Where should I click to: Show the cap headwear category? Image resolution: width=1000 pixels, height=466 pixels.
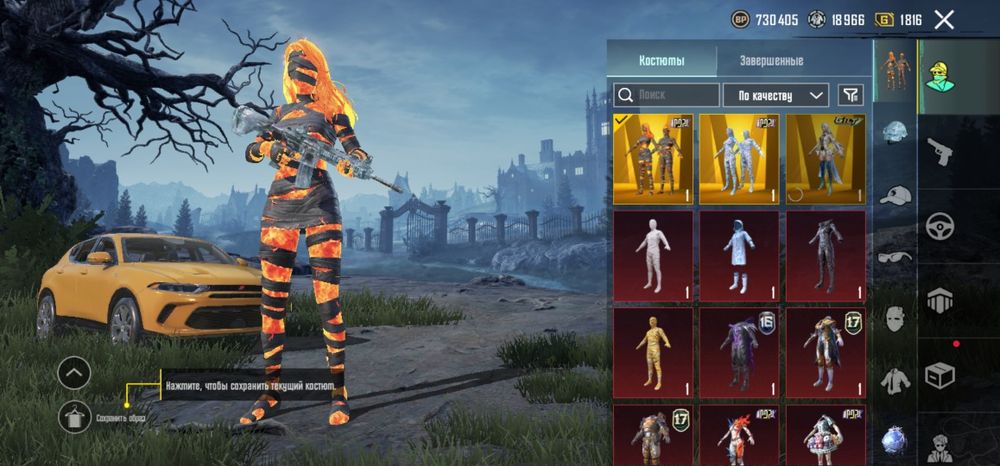pyautogui.click(x=894, y=194)
